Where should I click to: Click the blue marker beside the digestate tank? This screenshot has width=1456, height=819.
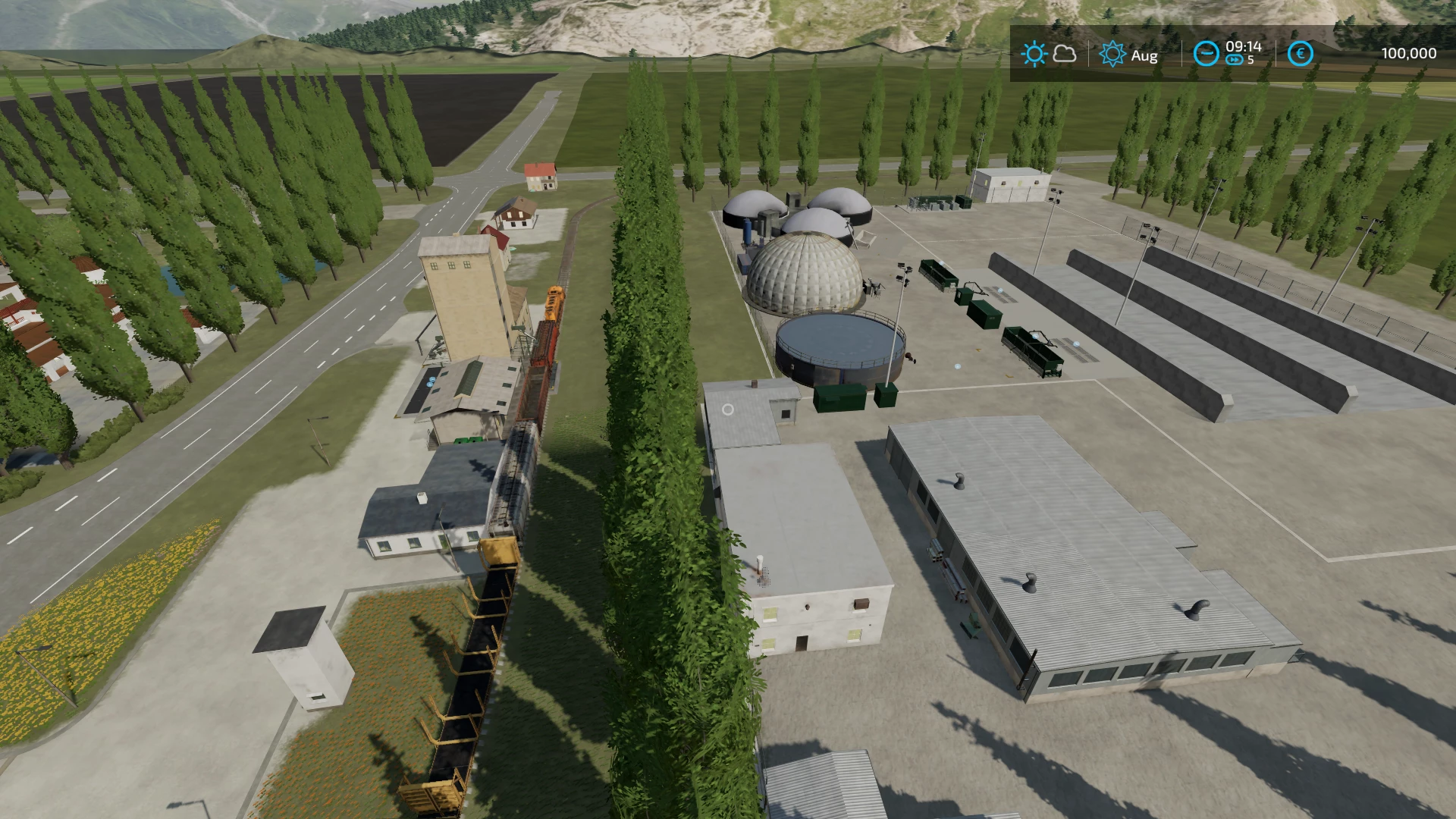coord(958,366)
